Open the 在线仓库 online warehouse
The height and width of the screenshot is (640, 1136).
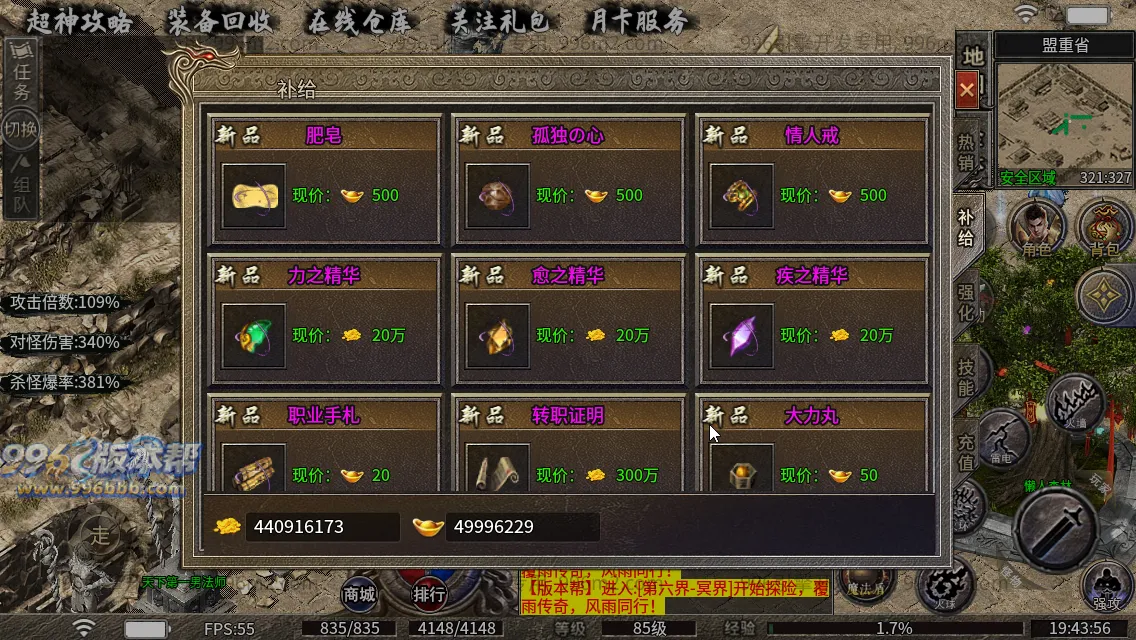pos(359,22)
